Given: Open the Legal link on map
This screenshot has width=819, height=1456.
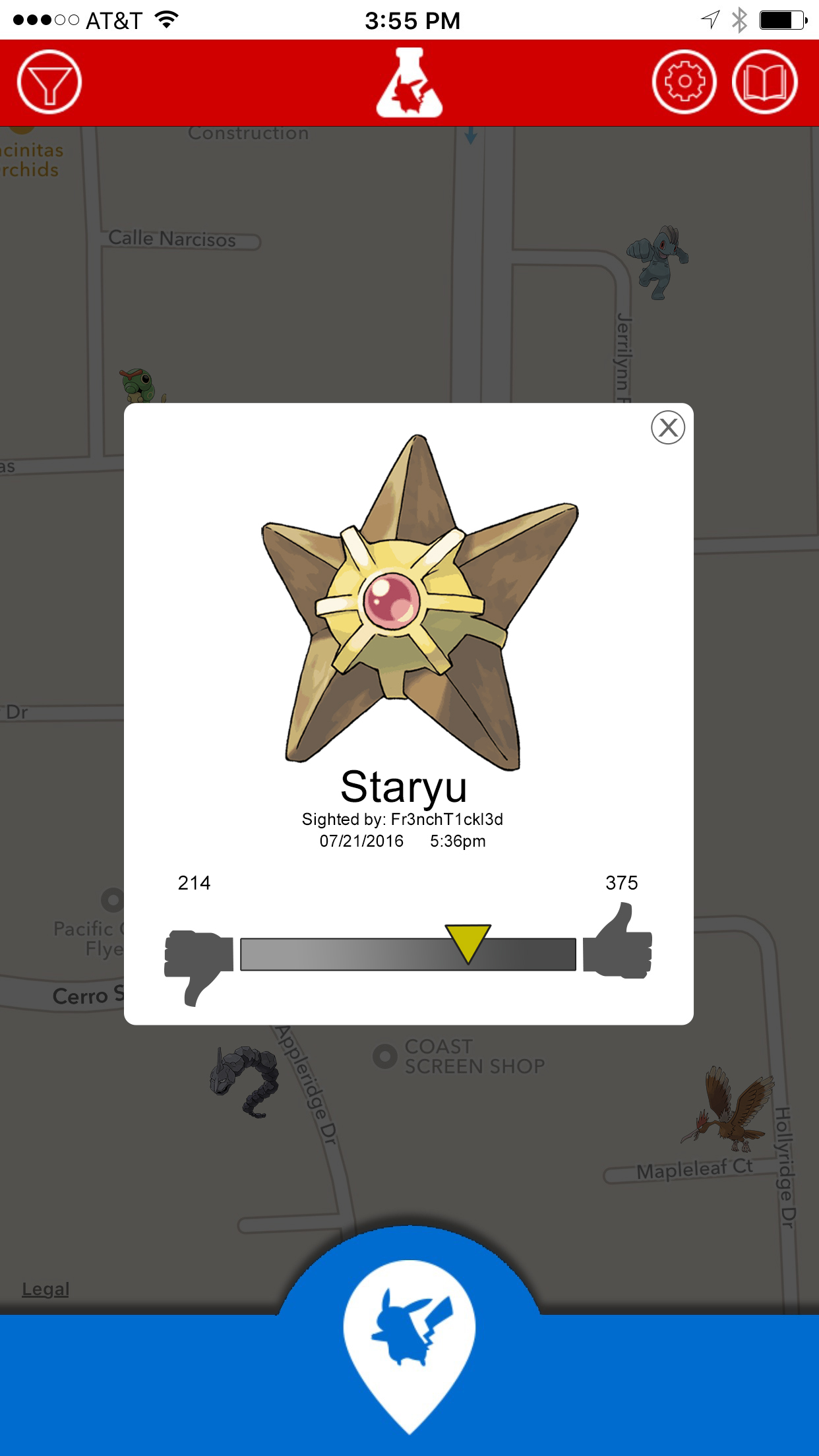Looking at the screenshot, I should point(45,1289).
